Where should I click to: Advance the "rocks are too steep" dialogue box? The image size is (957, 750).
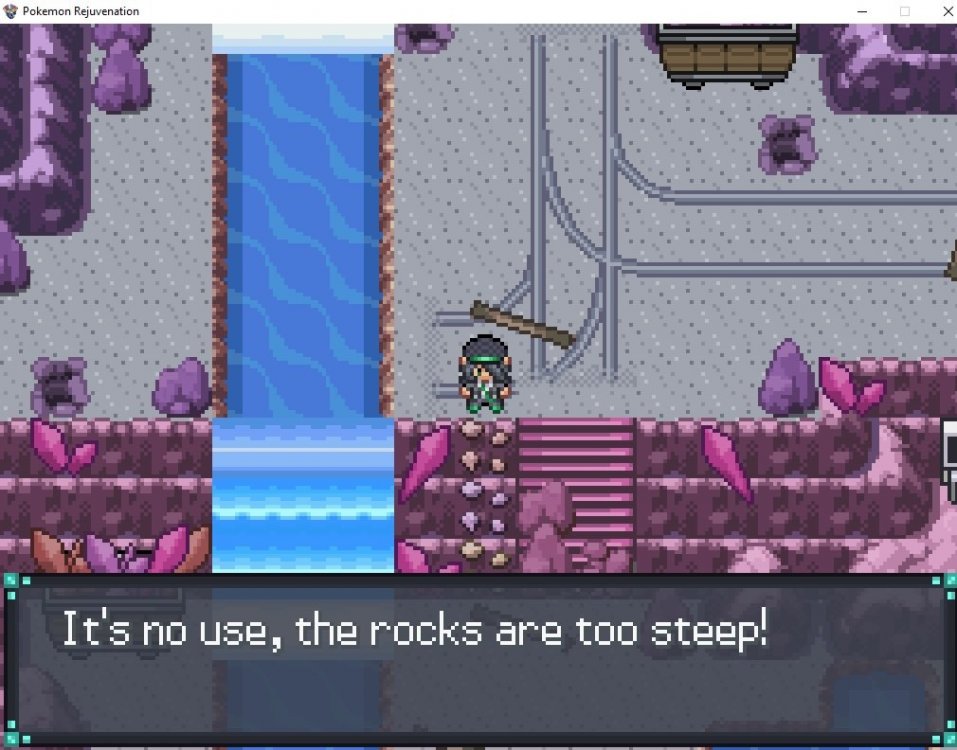[x=477, y=660]
